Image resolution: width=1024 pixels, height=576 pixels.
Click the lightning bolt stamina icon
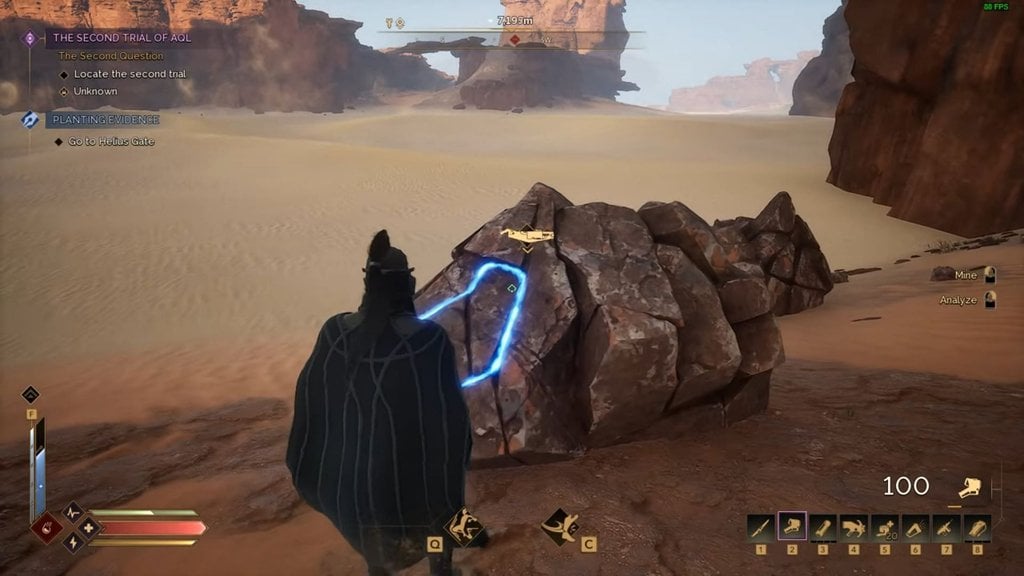[73, 543]
